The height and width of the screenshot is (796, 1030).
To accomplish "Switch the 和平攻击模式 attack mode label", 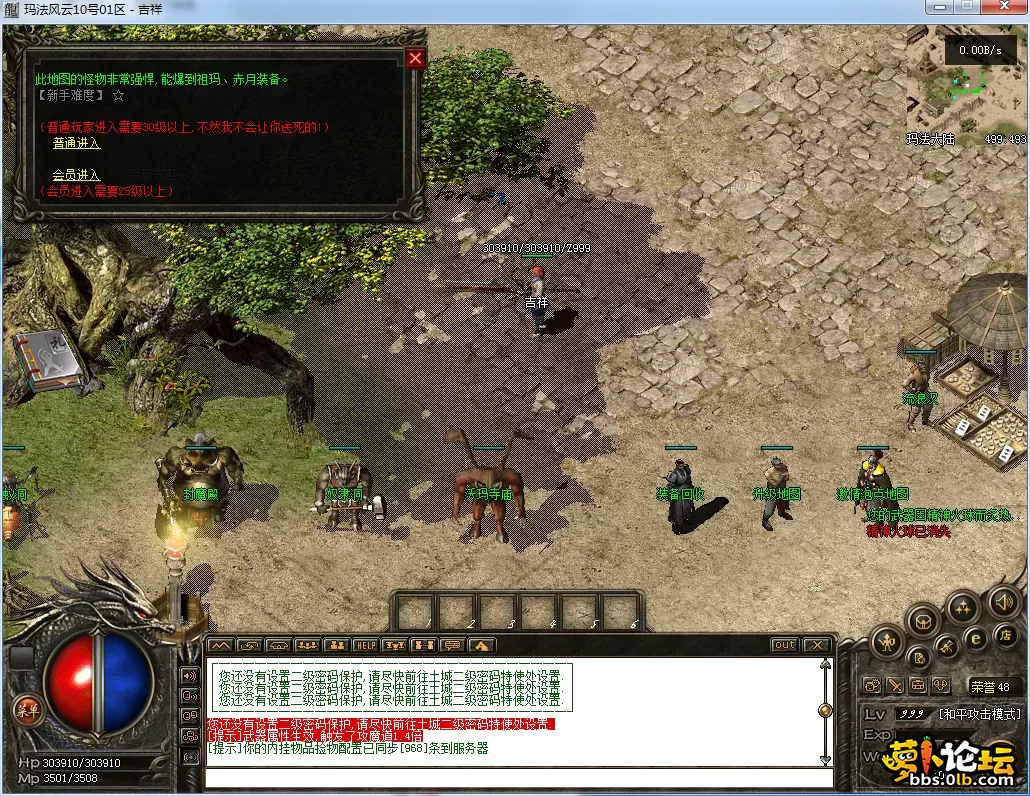I will (978, 714).
